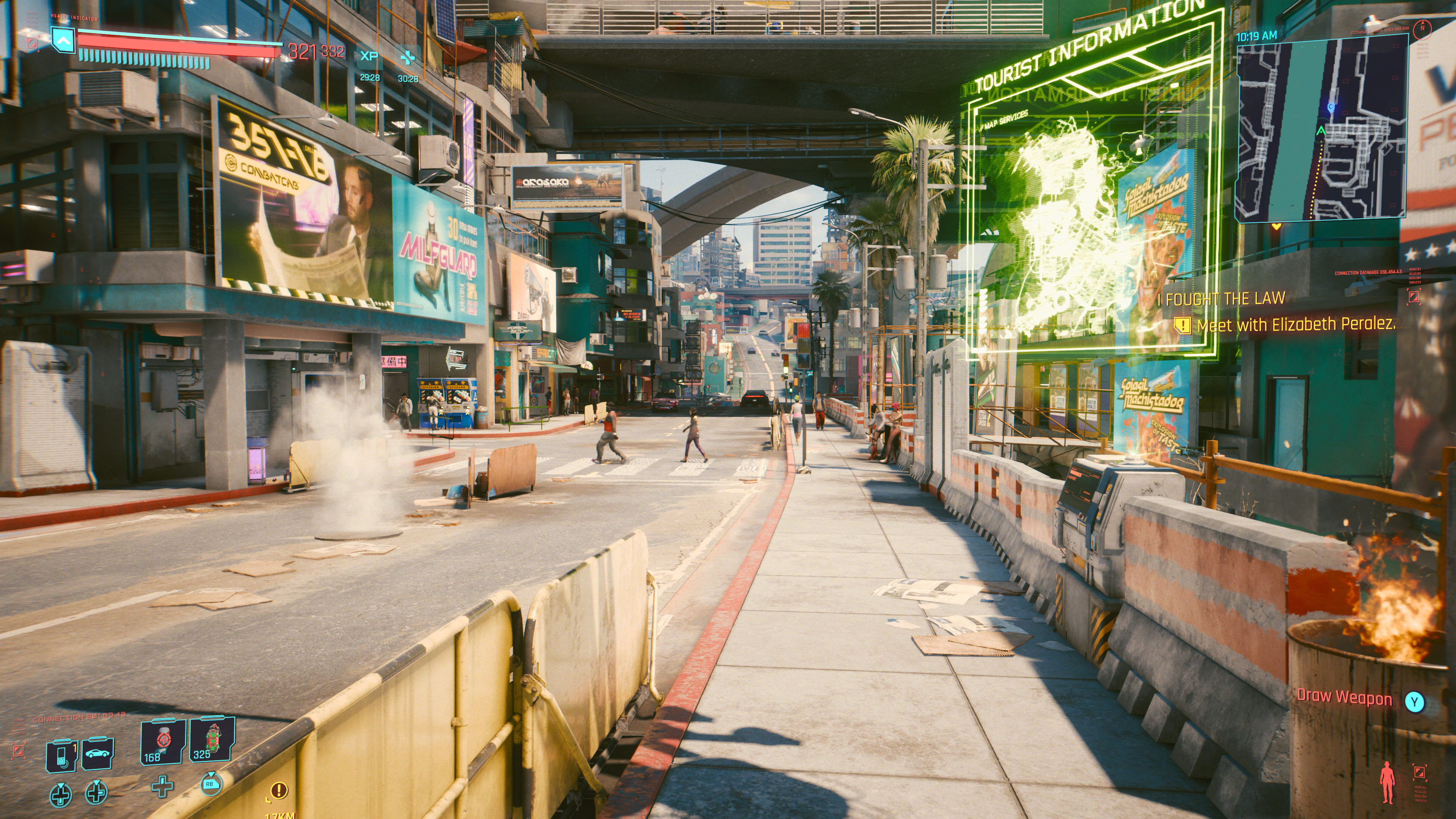Click the level badge beside the health bar
1456x819 pixels.
[63, 39]
